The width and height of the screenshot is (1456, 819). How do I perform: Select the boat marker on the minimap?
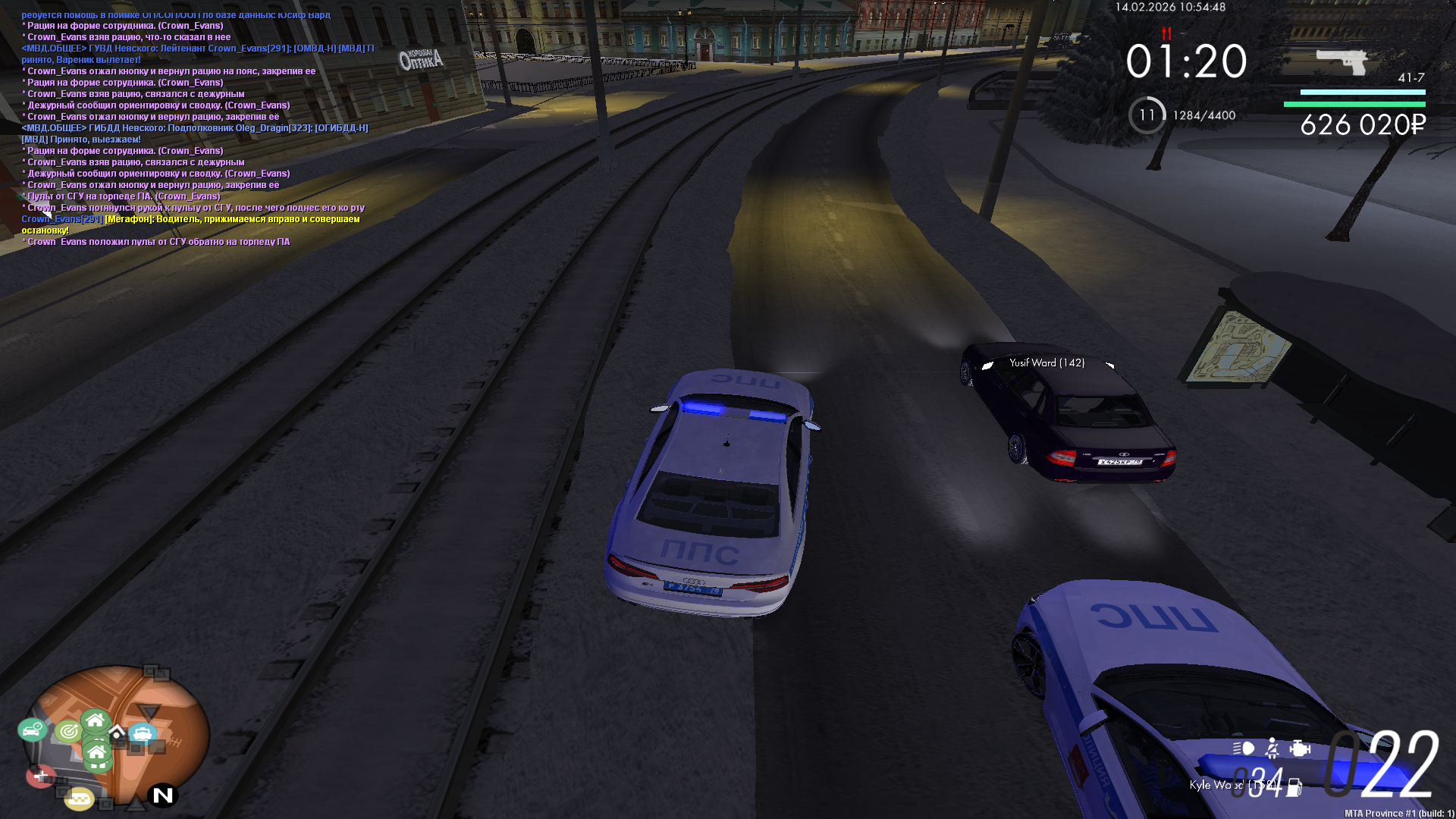(x=143, y=733)
